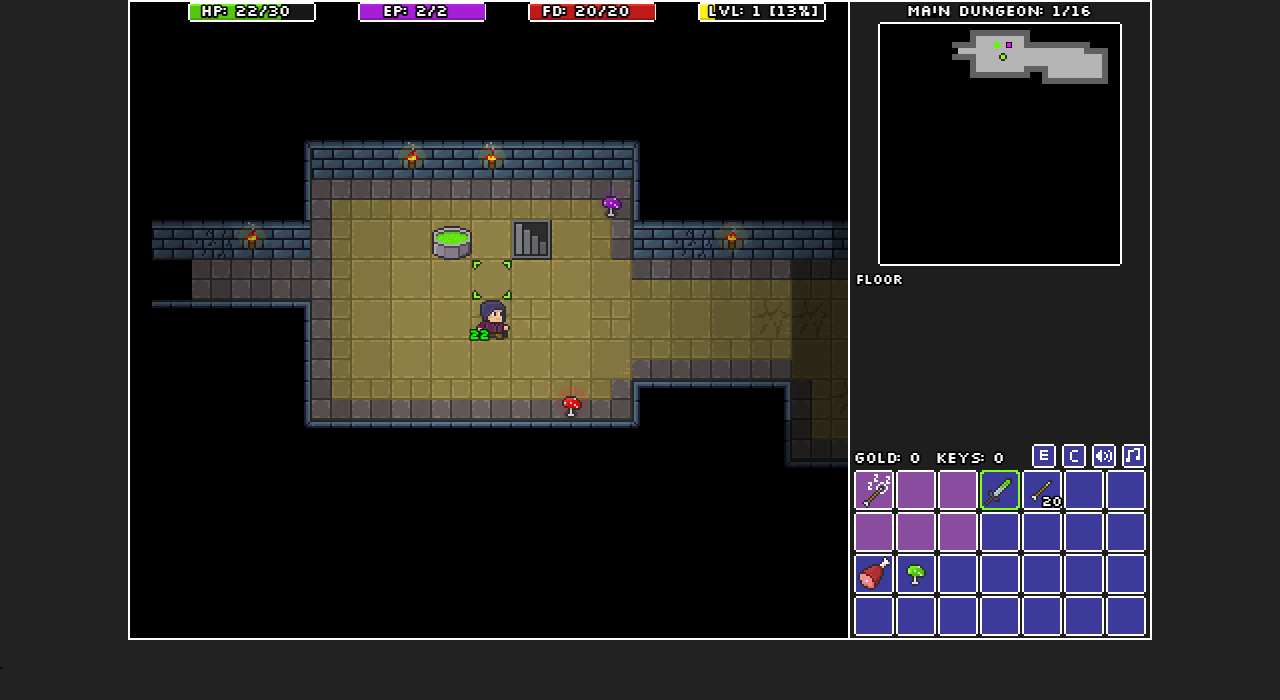Open the C button panel

1073,456
